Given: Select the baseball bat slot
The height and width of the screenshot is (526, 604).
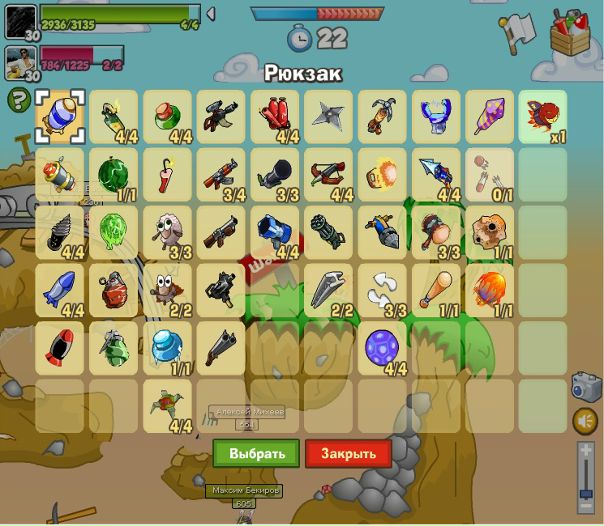Looking at the screenshot, I should [x=437, y=290].
